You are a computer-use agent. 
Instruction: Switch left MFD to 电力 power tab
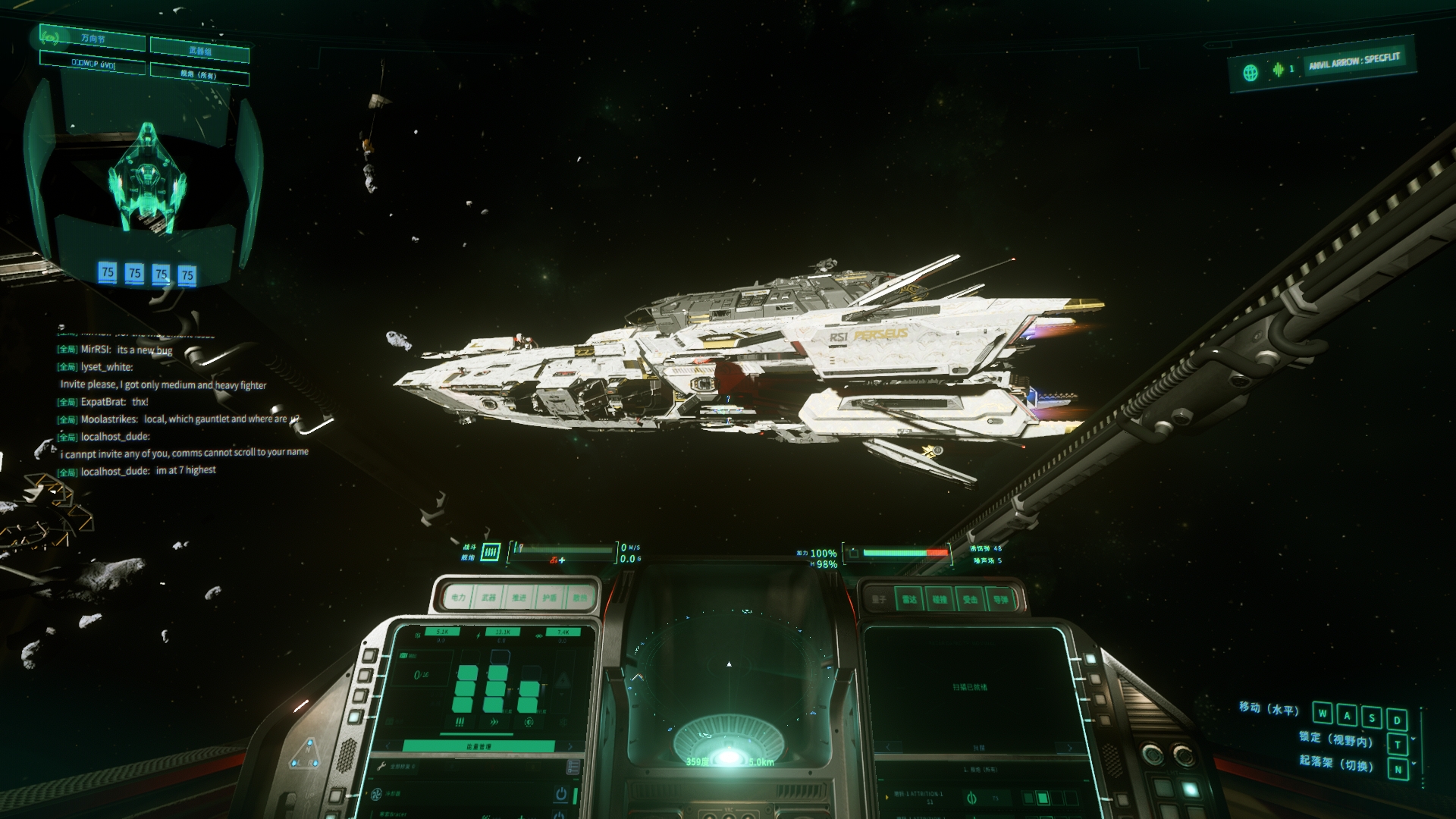458,598
